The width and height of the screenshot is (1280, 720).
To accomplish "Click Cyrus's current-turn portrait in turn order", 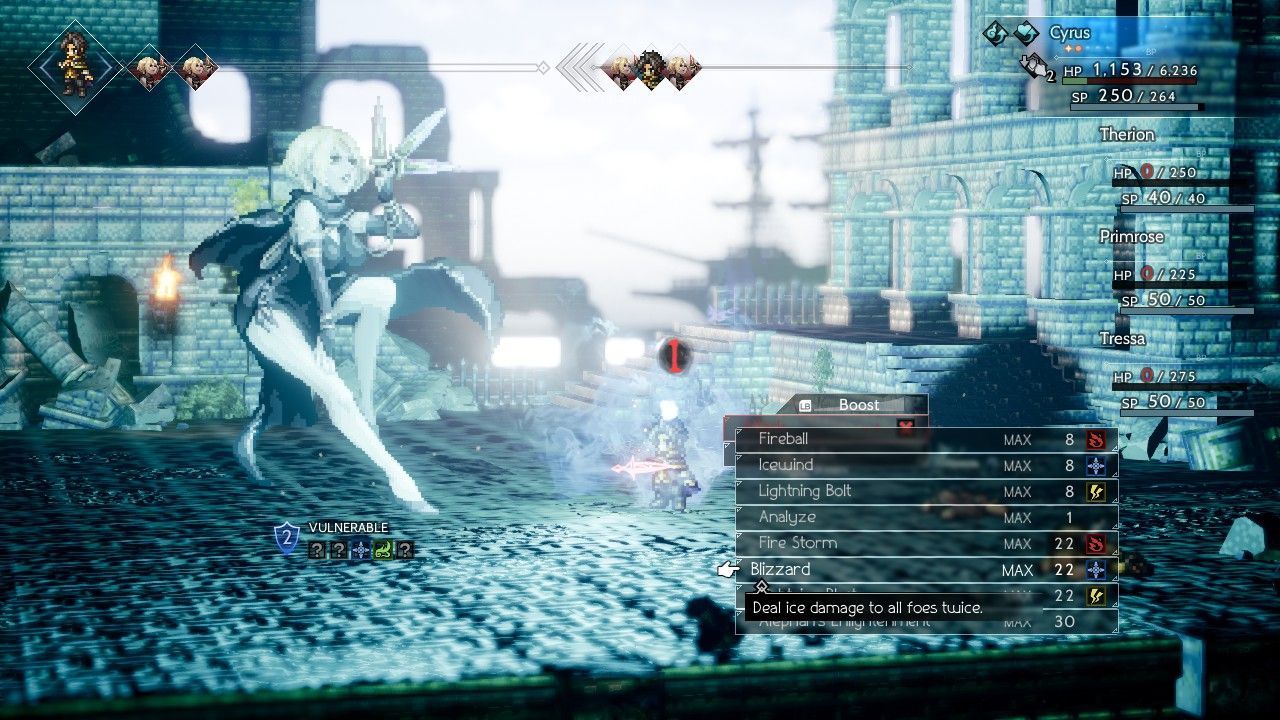I will click(x=75, y=67).
